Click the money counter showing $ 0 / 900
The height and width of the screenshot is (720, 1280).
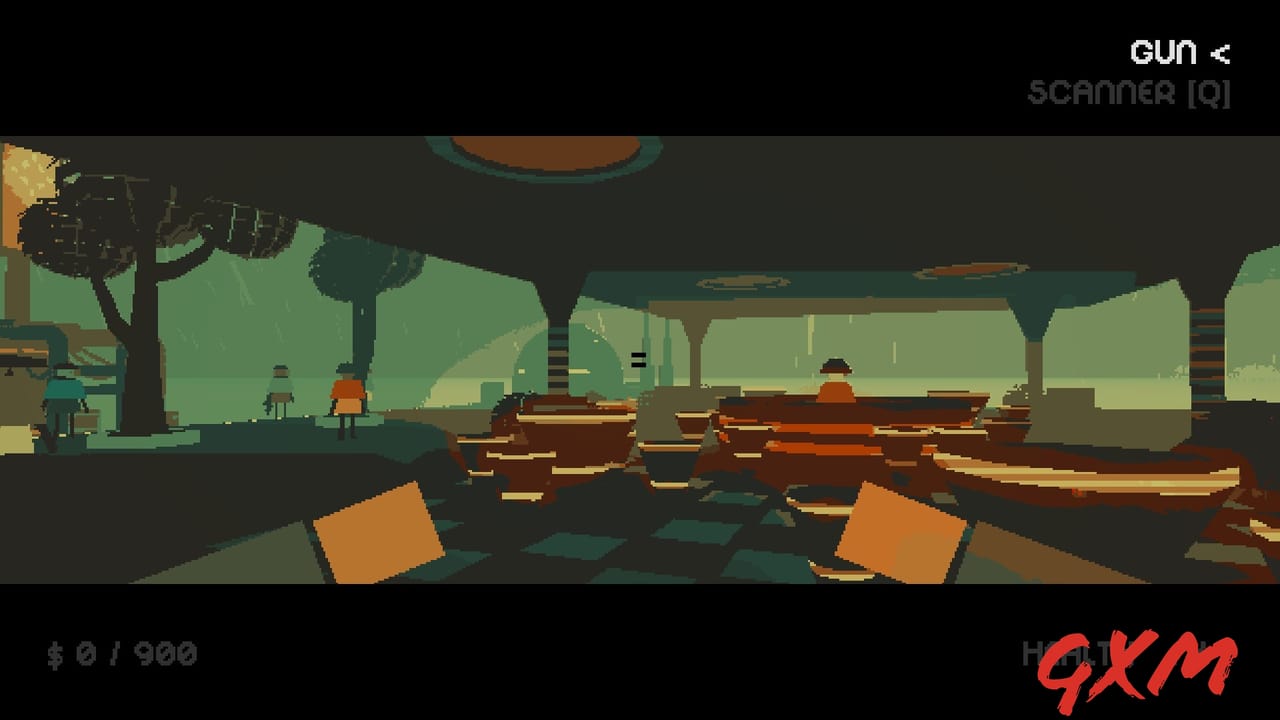pyautogui.click(x=120, y=653)
